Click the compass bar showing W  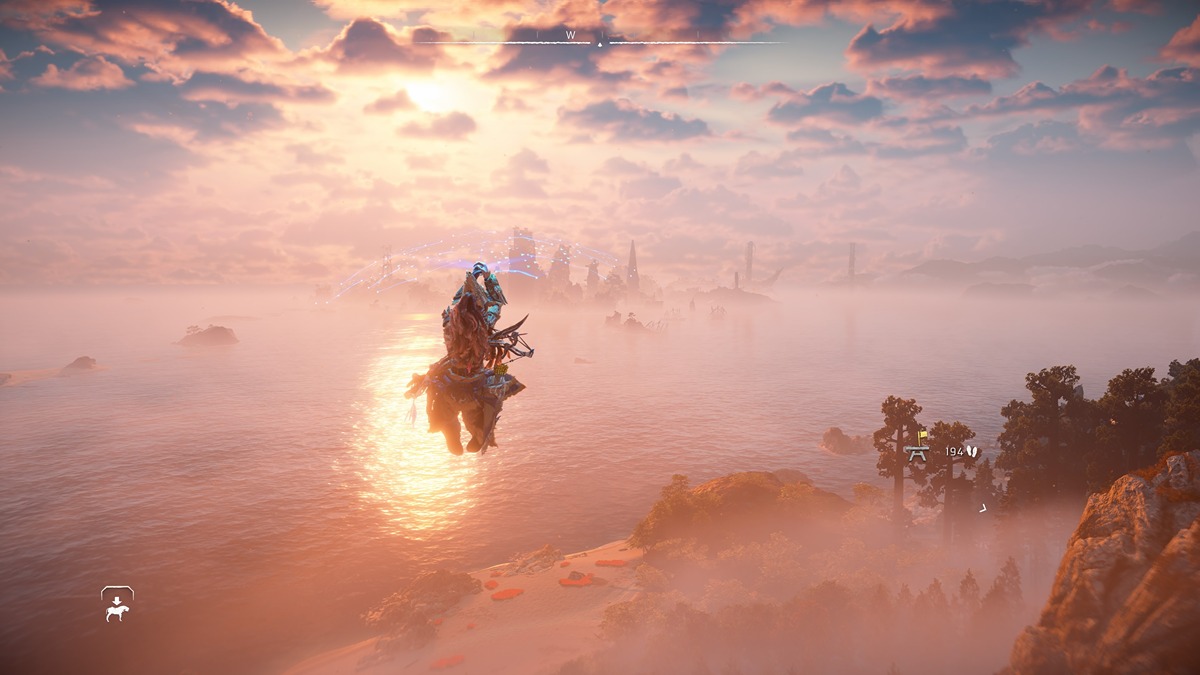(x=598, y=40)
